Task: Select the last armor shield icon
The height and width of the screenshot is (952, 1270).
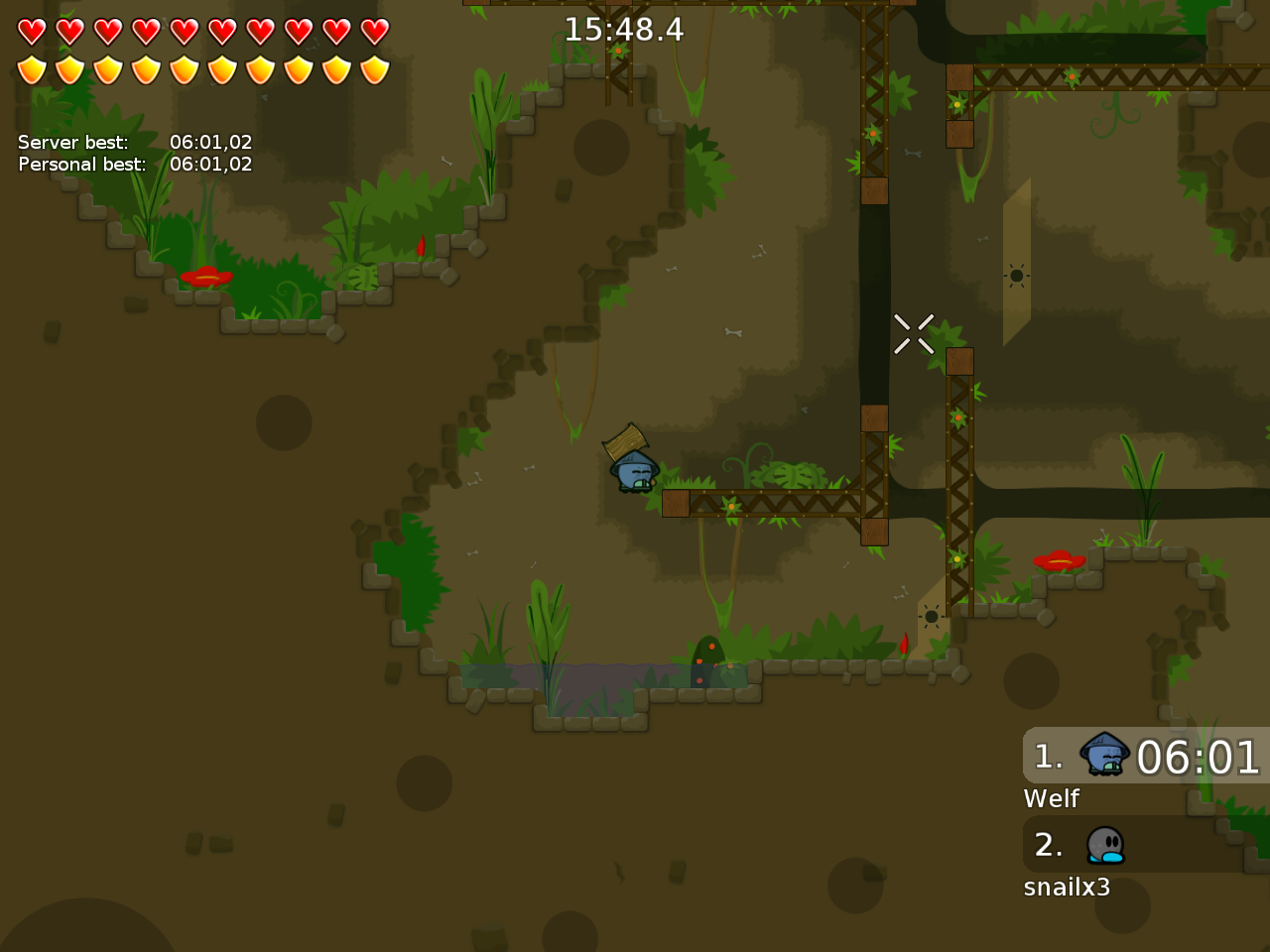Action: tap(375, 67)
